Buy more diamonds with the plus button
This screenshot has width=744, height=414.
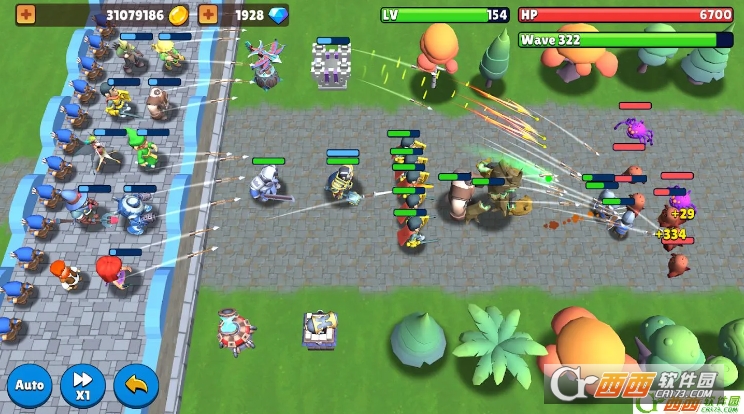[x=208, y=15]
